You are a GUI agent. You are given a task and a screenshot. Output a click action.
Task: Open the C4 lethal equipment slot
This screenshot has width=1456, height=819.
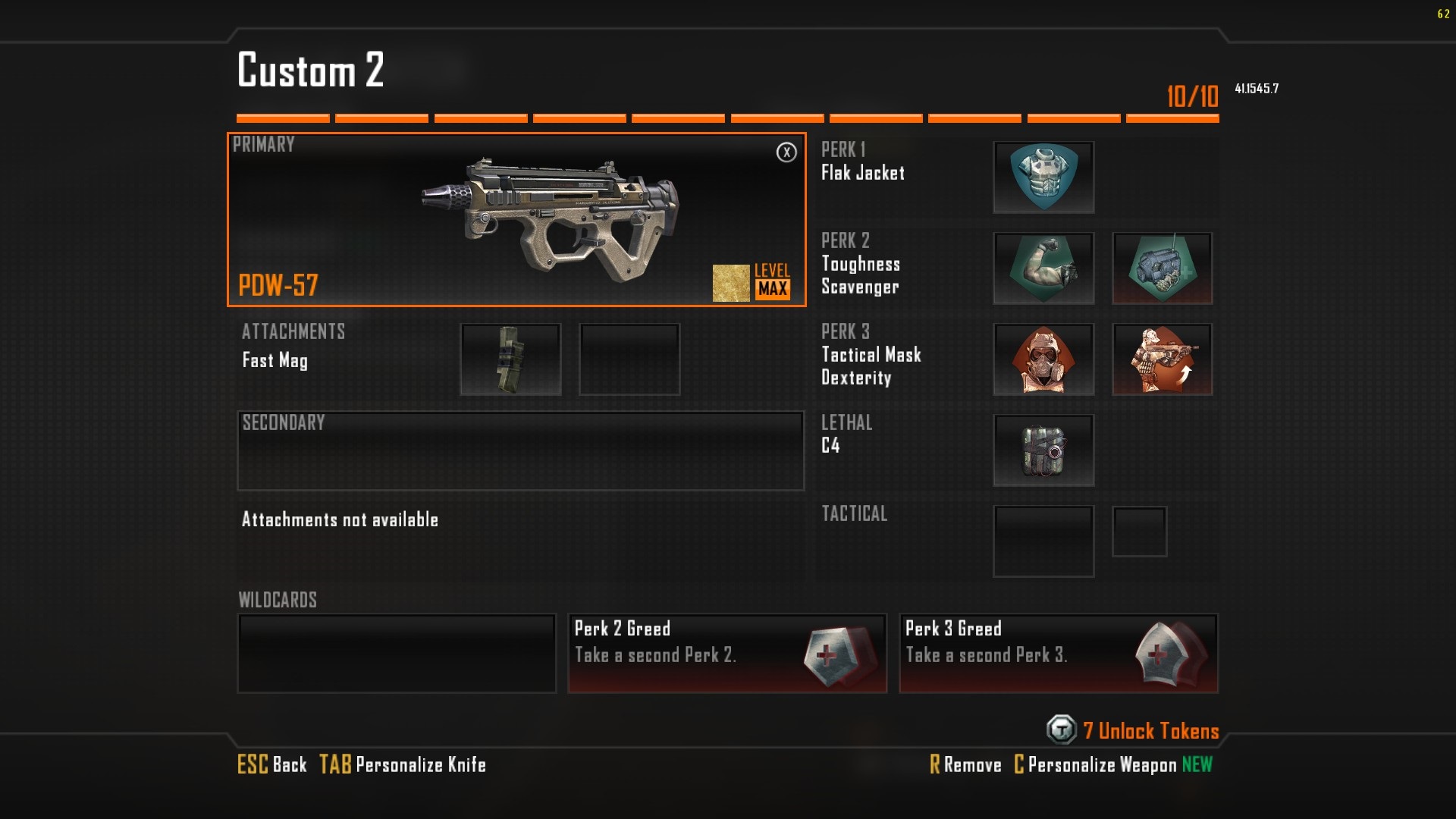(x=1043, y=450)
